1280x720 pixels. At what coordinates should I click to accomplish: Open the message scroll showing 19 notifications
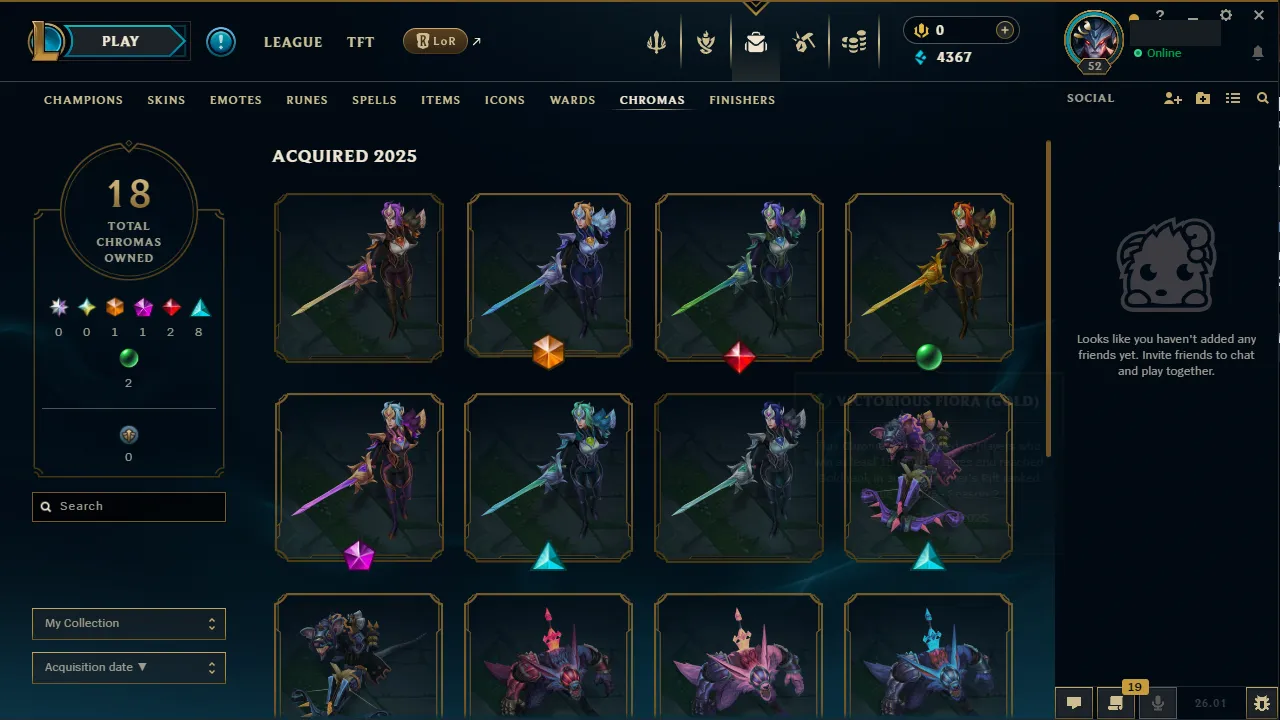(1115, 703)
